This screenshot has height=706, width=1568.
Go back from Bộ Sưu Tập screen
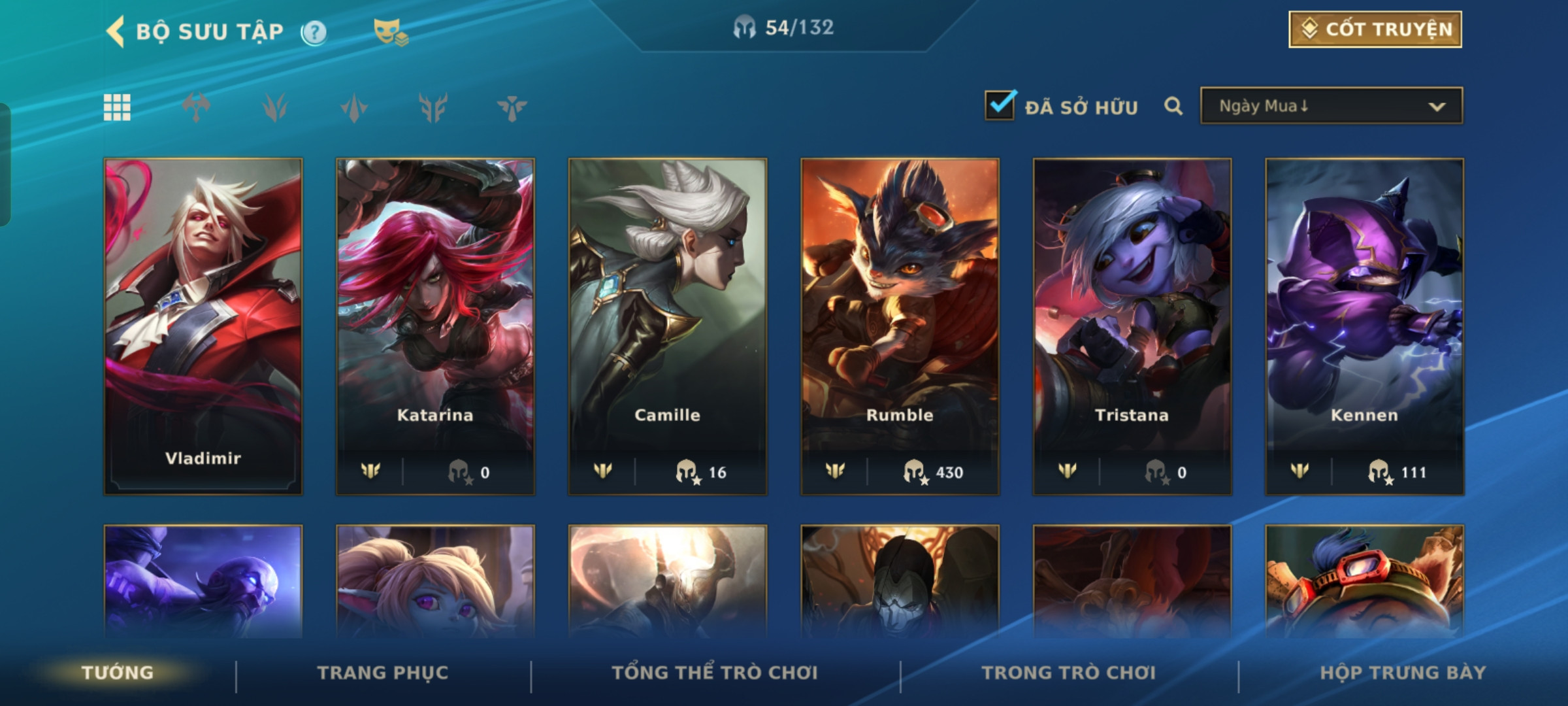tap(116, 31)
